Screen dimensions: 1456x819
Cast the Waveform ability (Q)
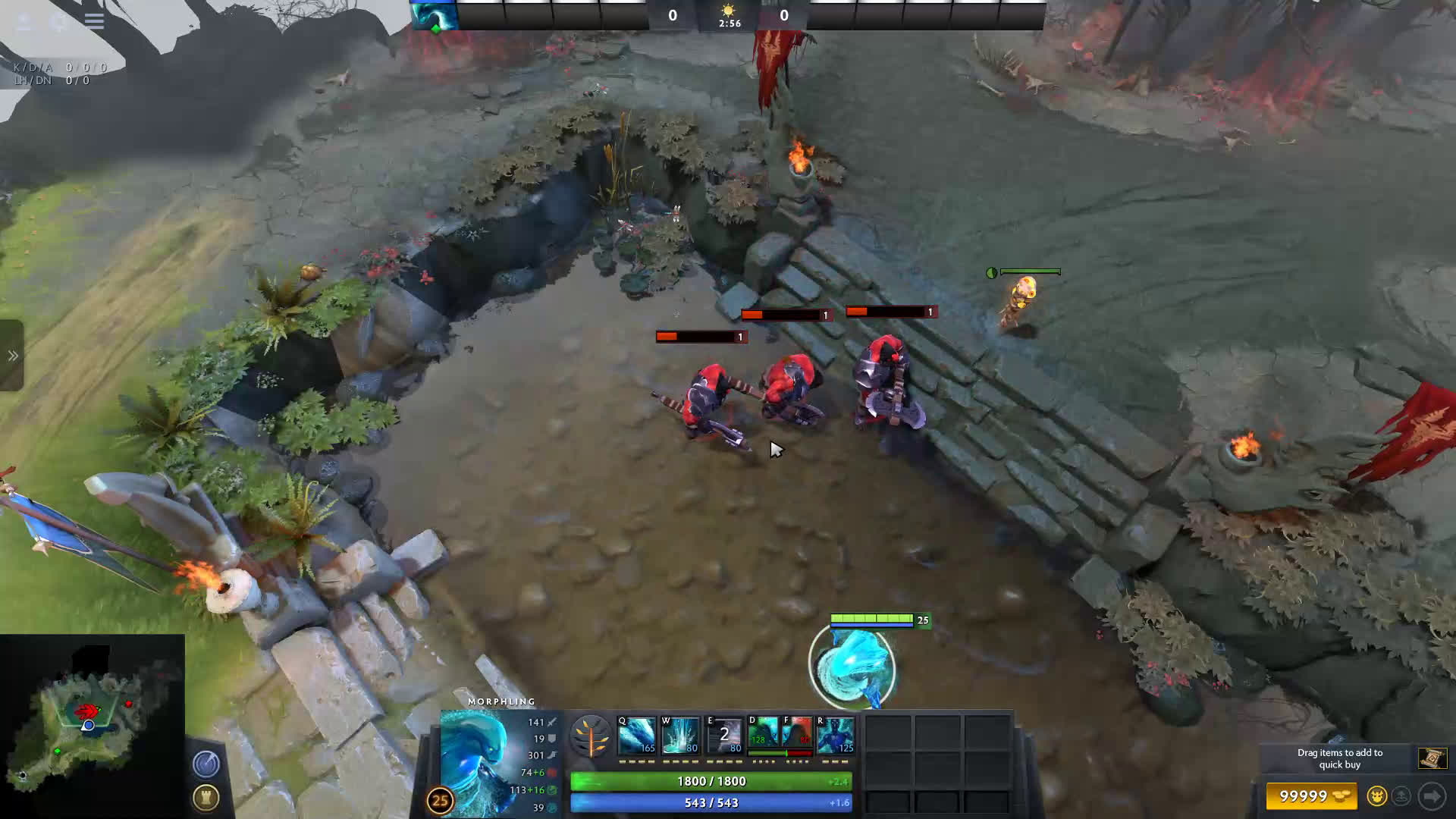[x=636, y=735]
